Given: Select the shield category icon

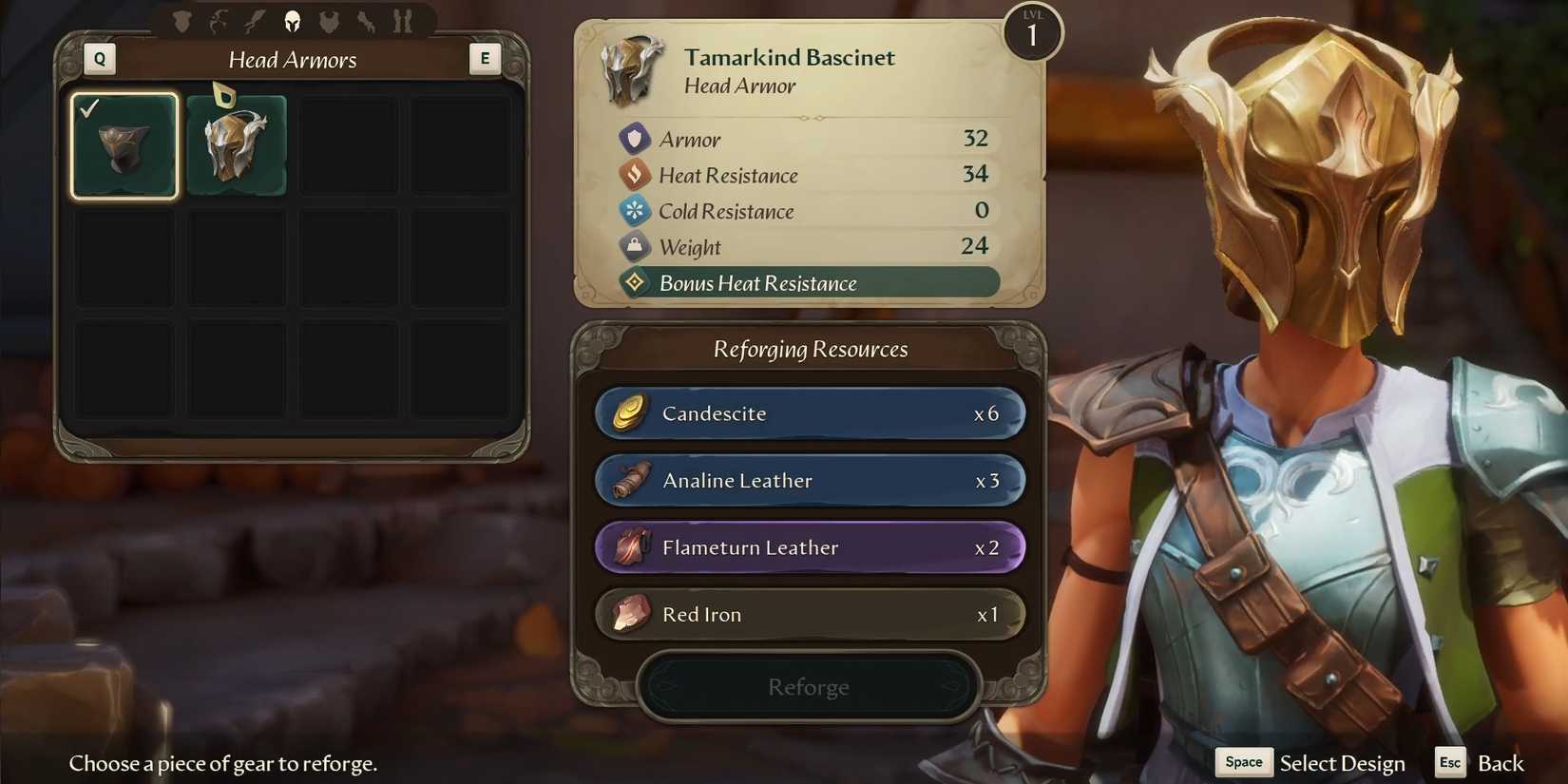Looking at the screenshot, I should (x=182, y=21).
